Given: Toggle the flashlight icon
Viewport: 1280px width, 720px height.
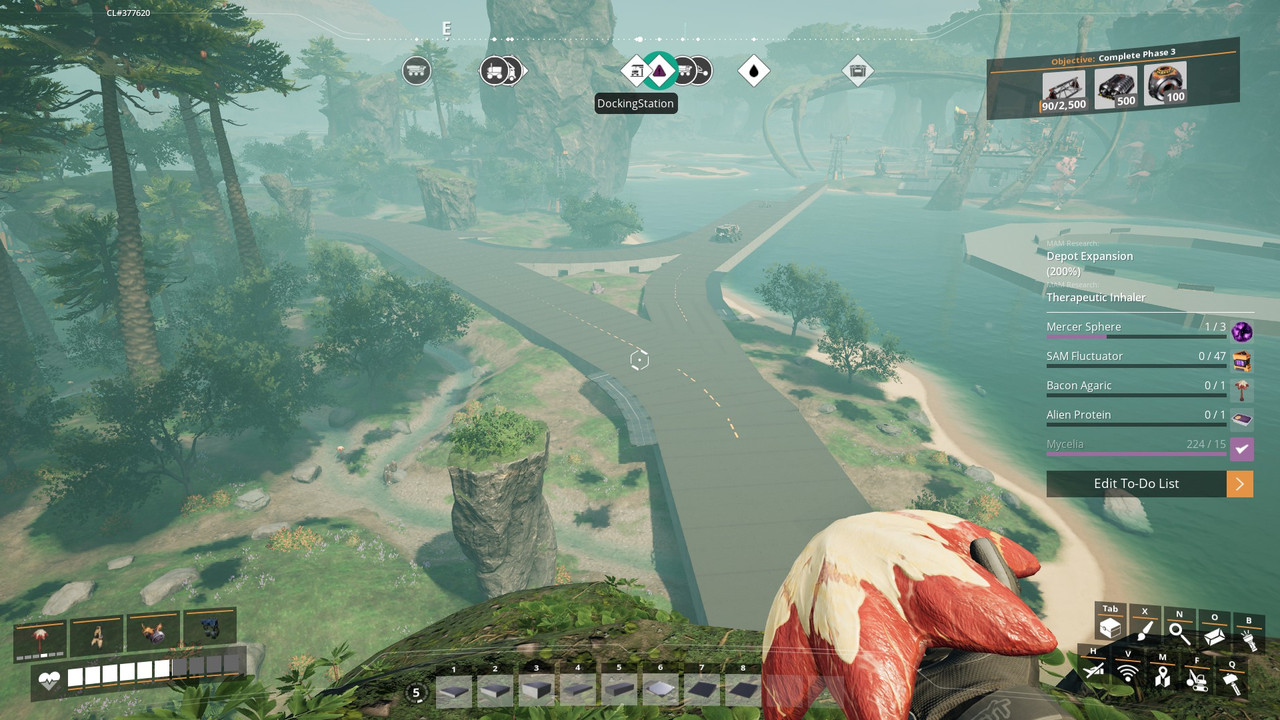Looking at the screenshot, I should pyautogui.click(x=1249, y=638).
